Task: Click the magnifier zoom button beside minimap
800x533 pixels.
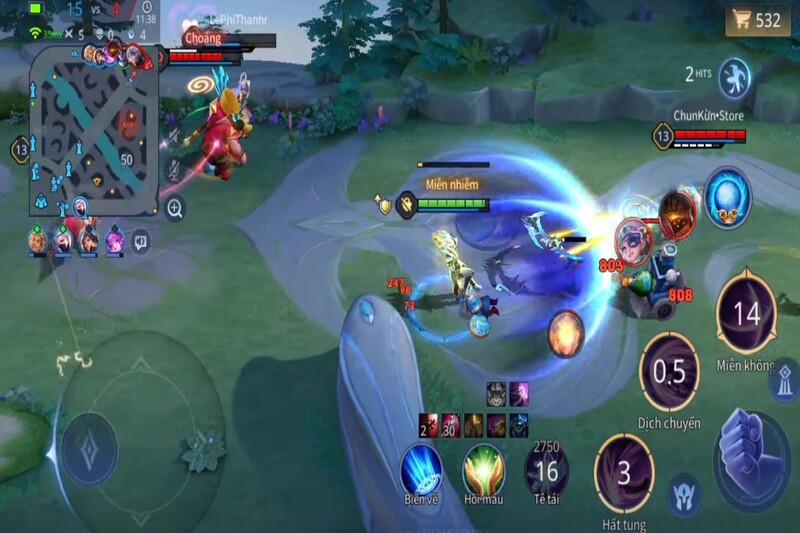Action: coord(175,208)
